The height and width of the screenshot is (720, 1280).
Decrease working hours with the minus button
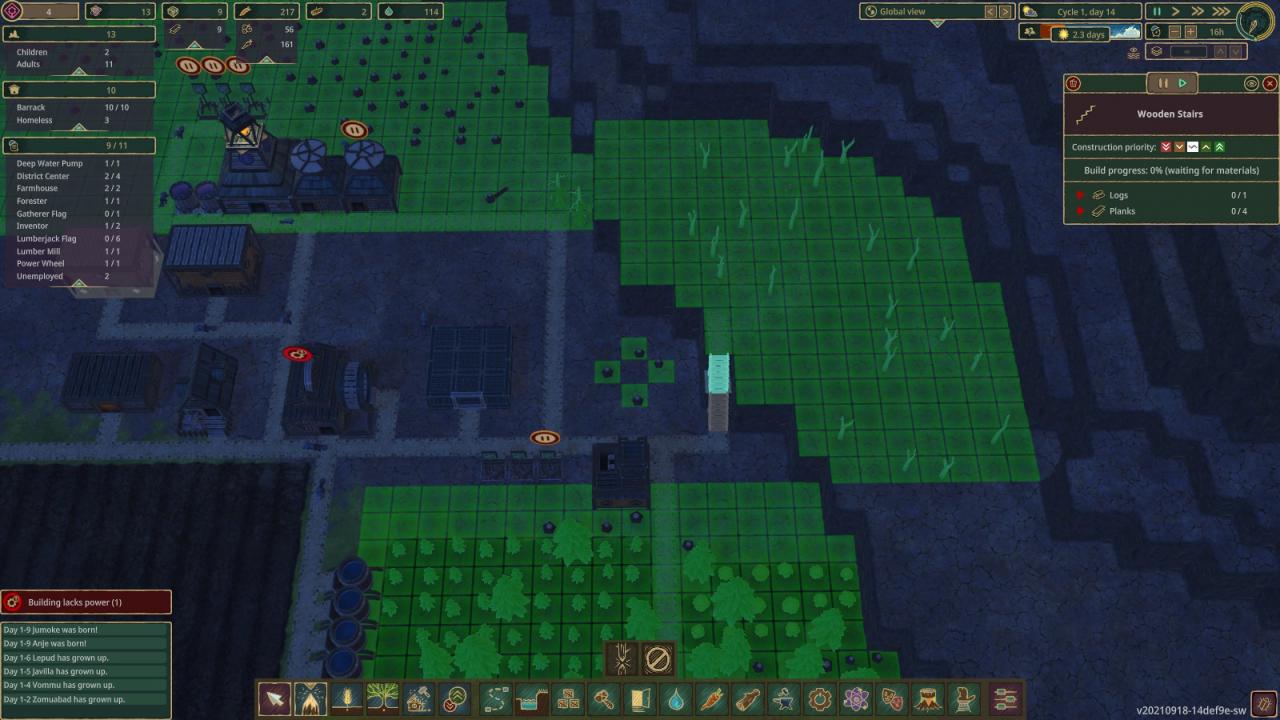click(1175, 32)
